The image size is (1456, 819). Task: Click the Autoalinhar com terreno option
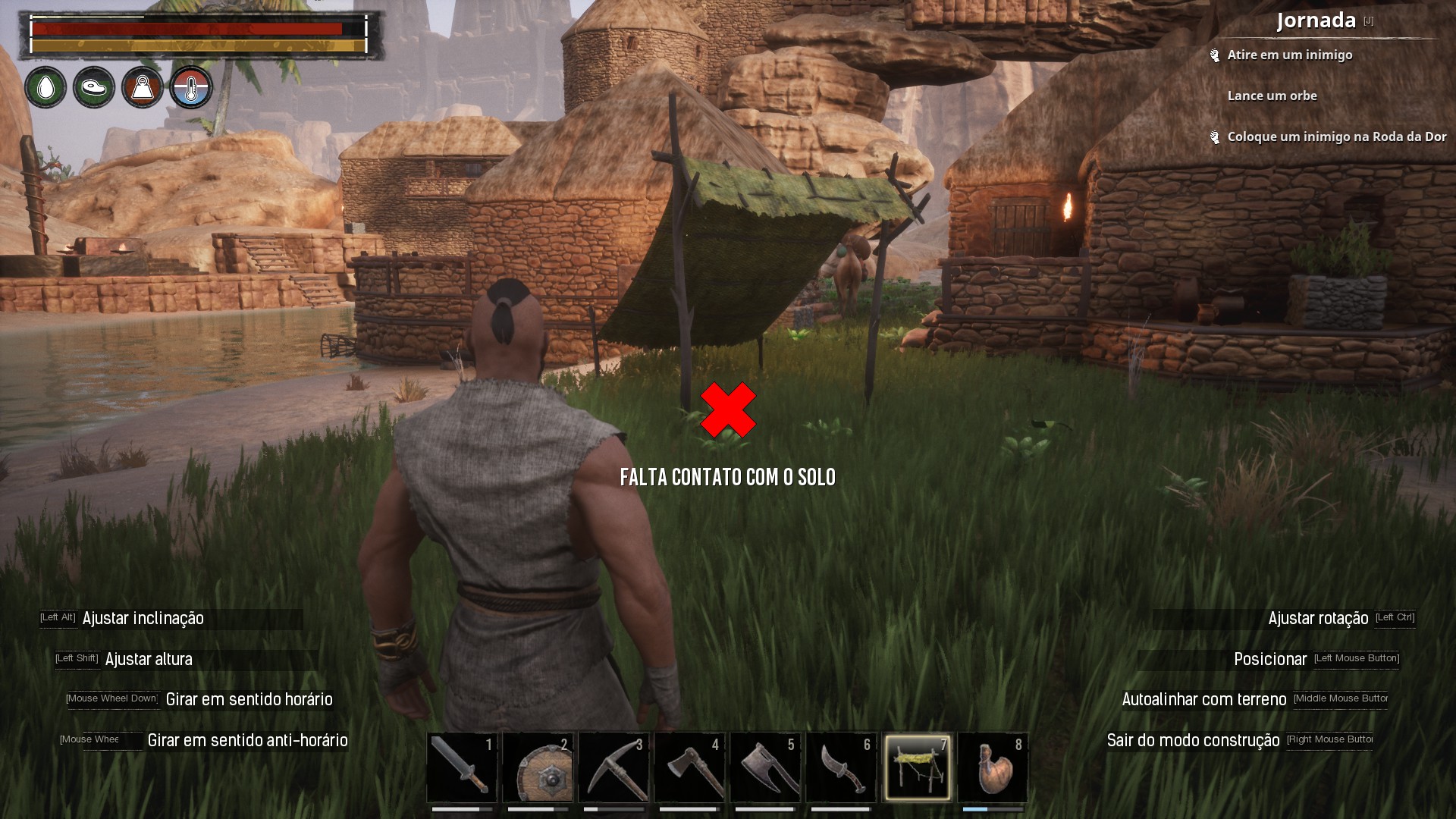pyautogui.click(x=1204, y=699)
